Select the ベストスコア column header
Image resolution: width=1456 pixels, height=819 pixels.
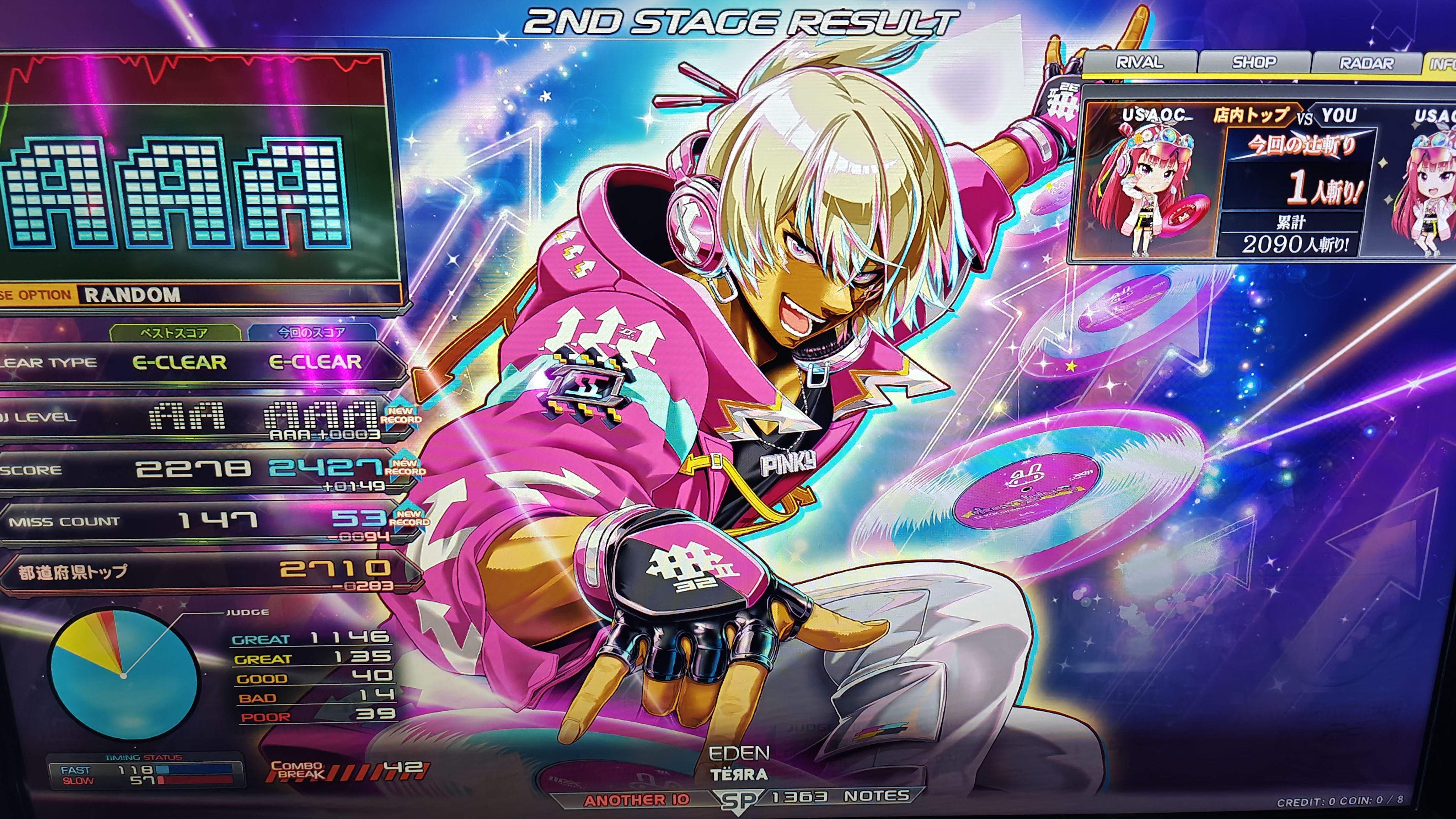(174, 332)
